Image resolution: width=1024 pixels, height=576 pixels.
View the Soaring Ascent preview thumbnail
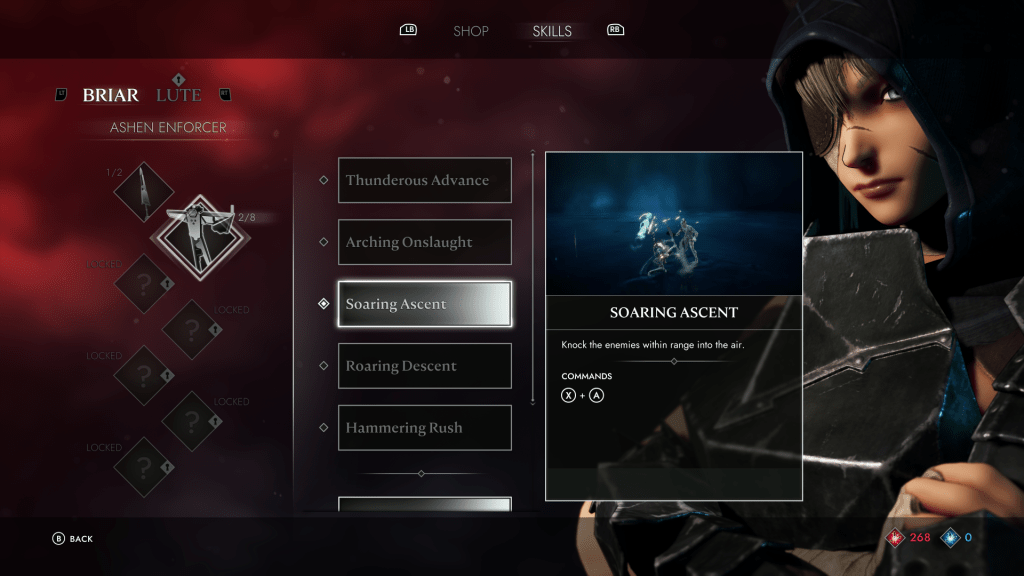point(673,225)
